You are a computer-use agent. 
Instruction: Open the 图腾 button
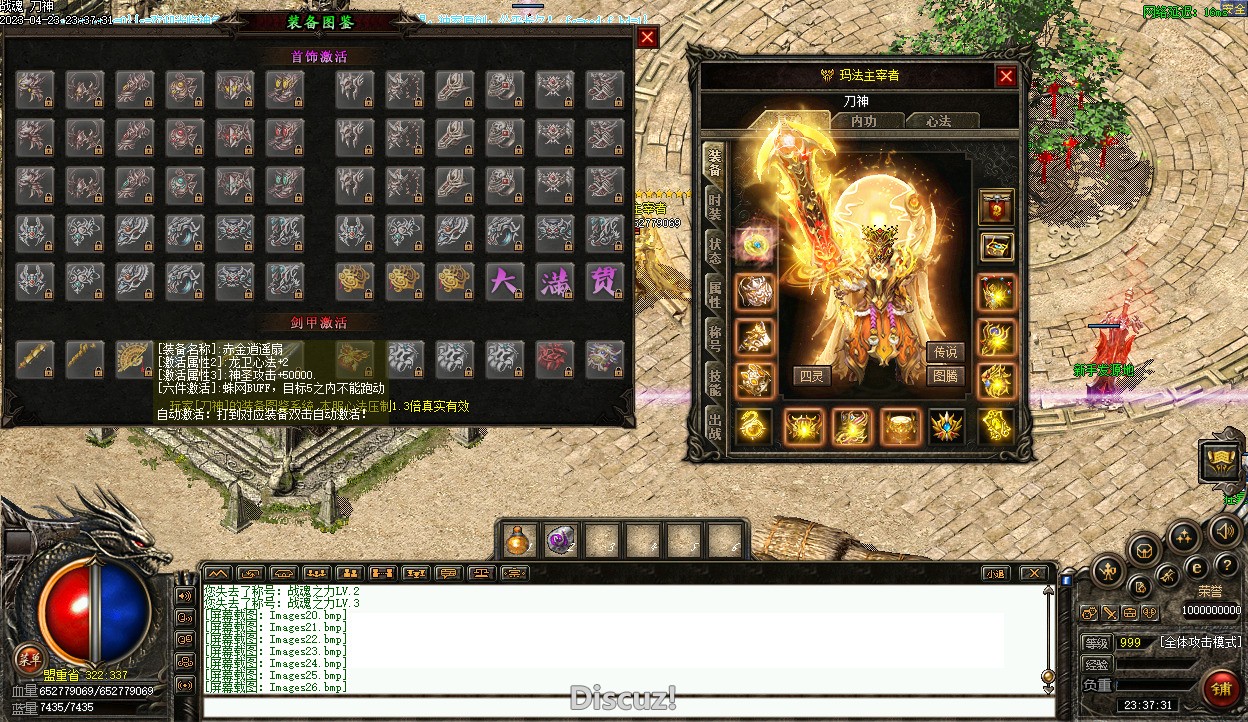pos(945,376)
